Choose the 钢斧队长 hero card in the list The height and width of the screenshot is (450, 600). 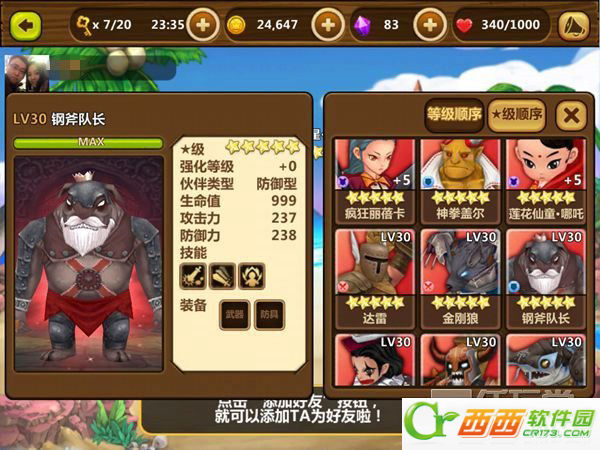[x=545, y=270]
